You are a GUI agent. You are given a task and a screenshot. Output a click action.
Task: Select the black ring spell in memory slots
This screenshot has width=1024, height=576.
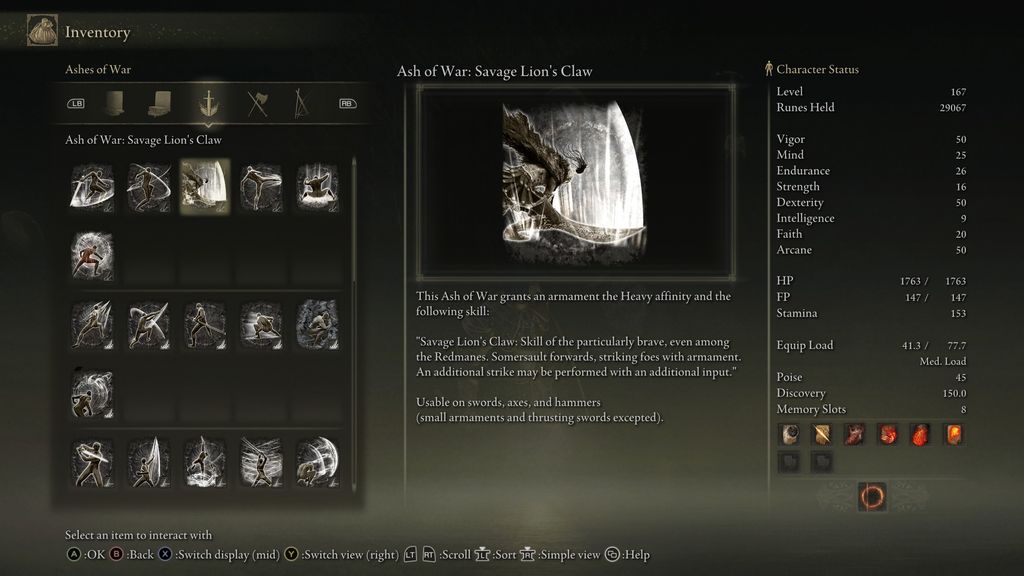click(790, 434)
